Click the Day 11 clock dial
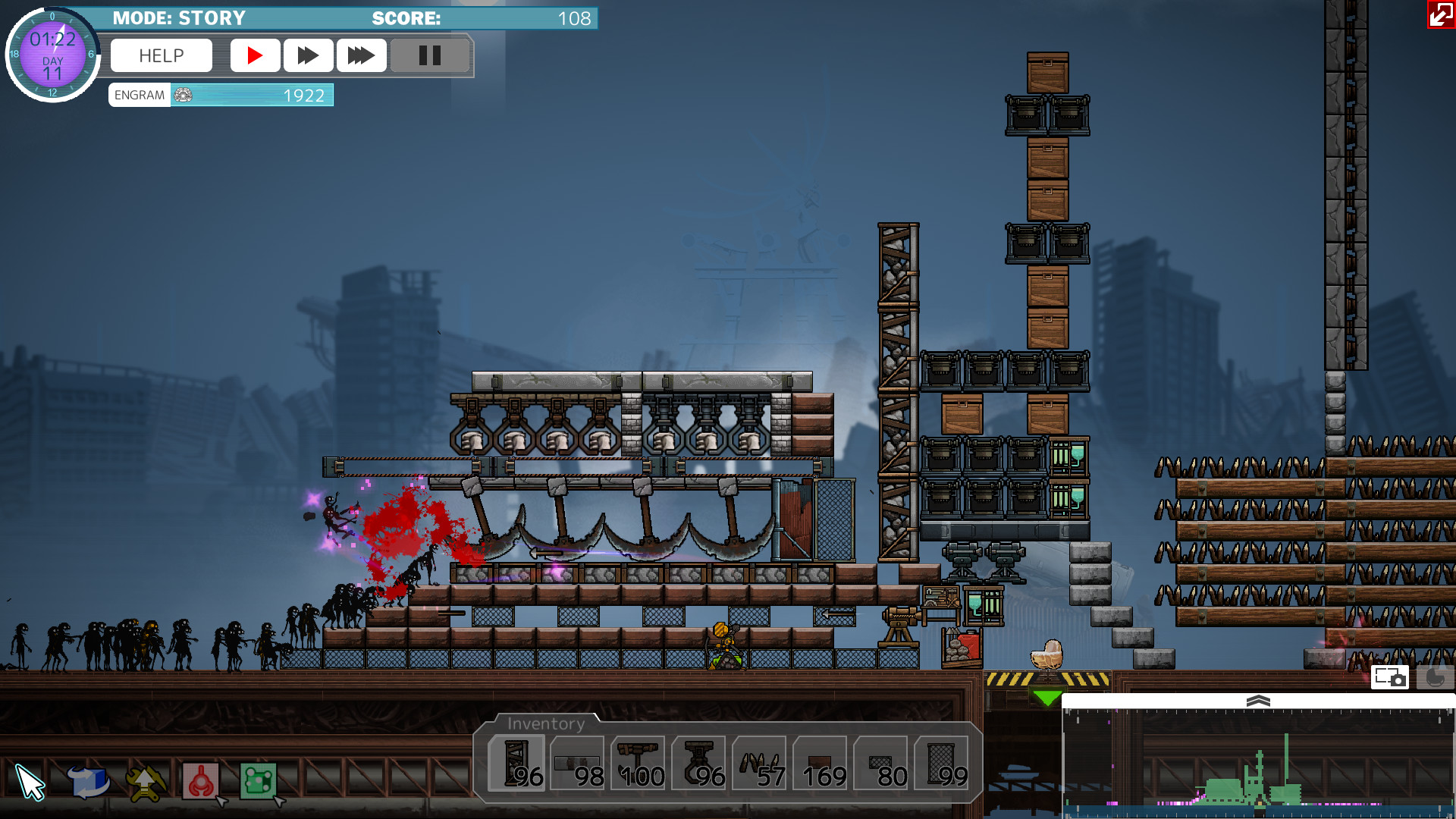This screenshot has width=1456, height=819. click(52, 53)
